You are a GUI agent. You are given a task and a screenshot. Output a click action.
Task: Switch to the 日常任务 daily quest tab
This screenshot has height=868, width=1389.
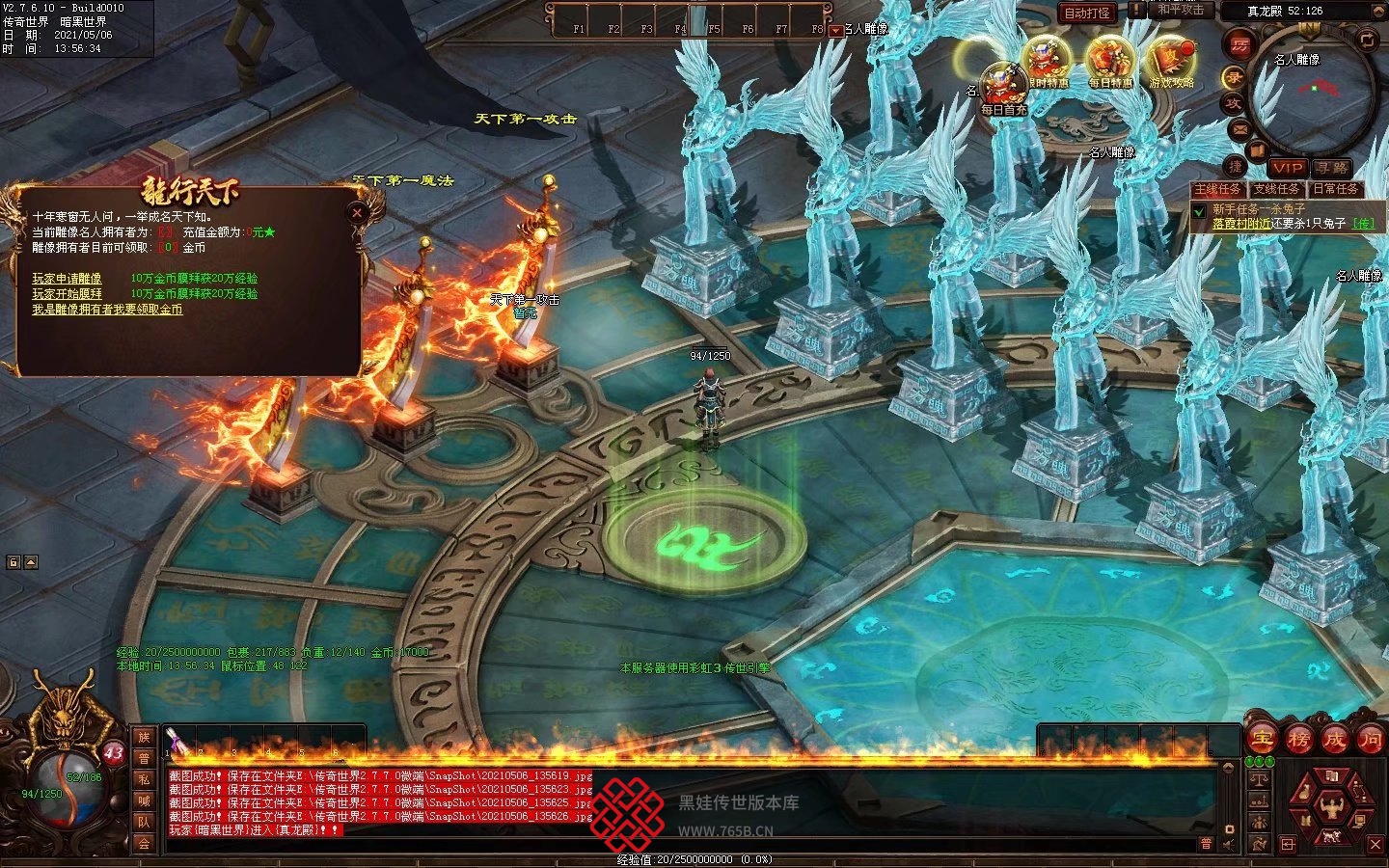(1335, 189)
